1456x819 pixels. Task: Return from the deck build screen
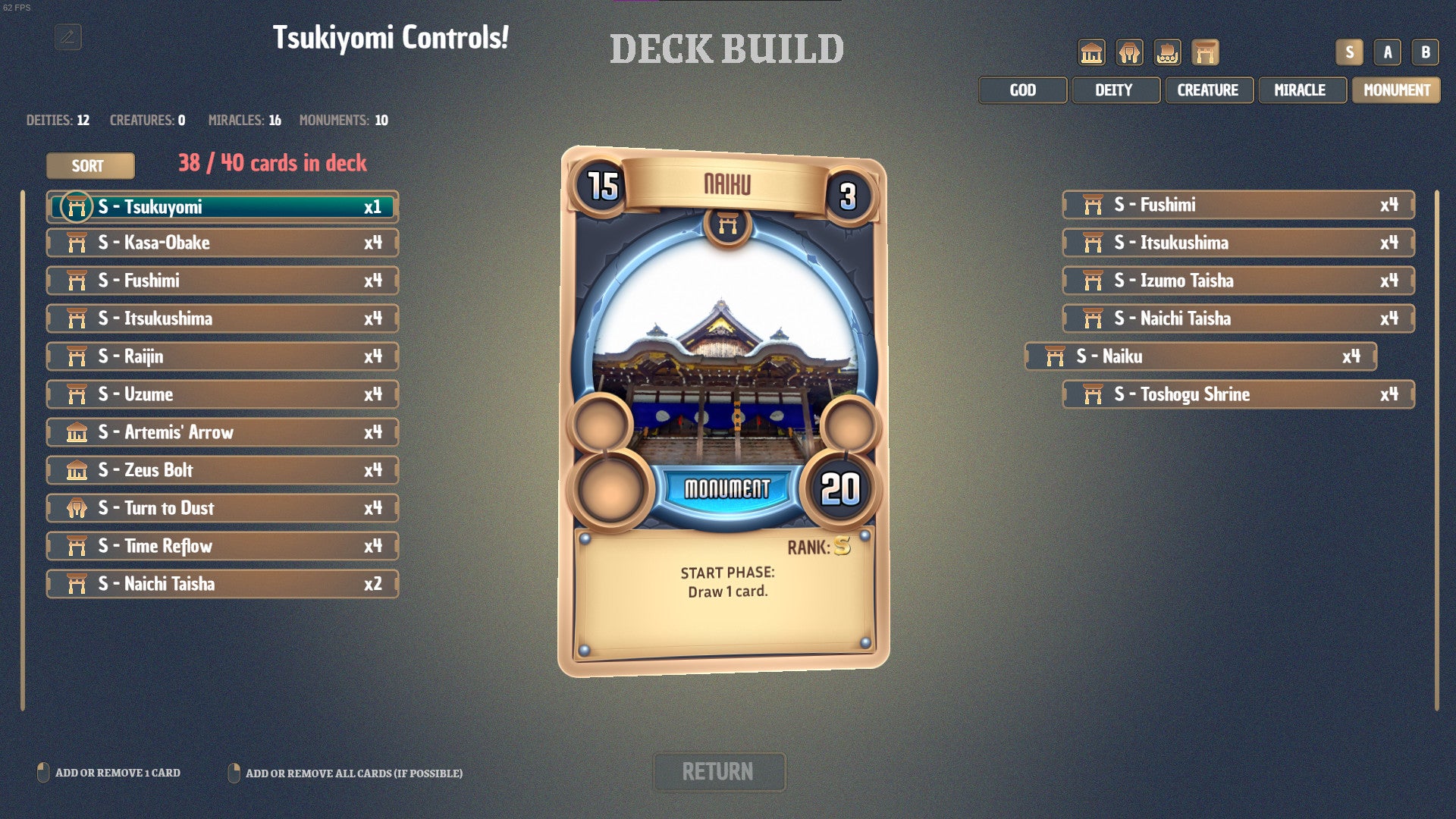[718, 772]
